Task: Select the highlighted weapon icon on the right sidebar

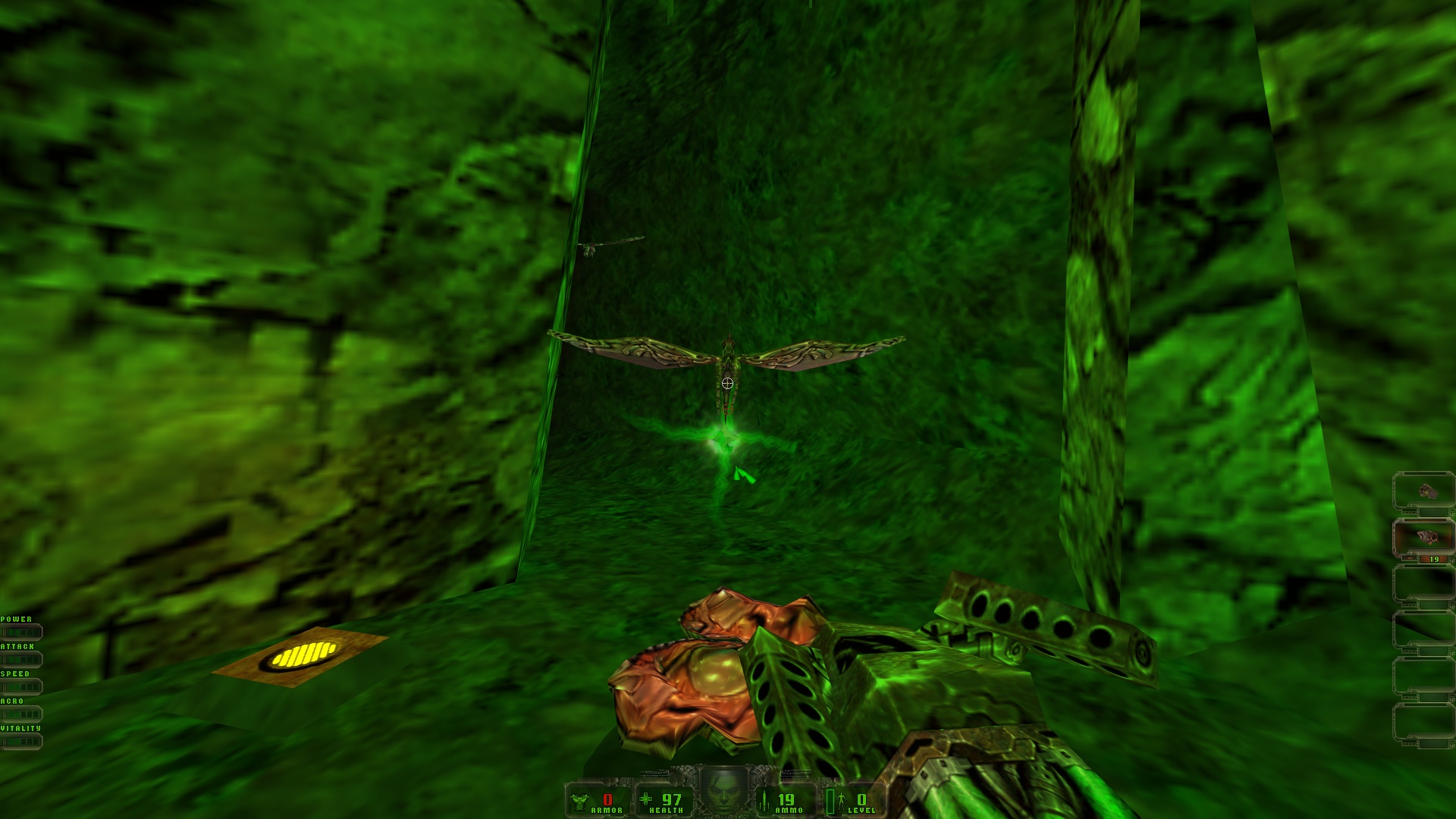Action: point(1427,536)
